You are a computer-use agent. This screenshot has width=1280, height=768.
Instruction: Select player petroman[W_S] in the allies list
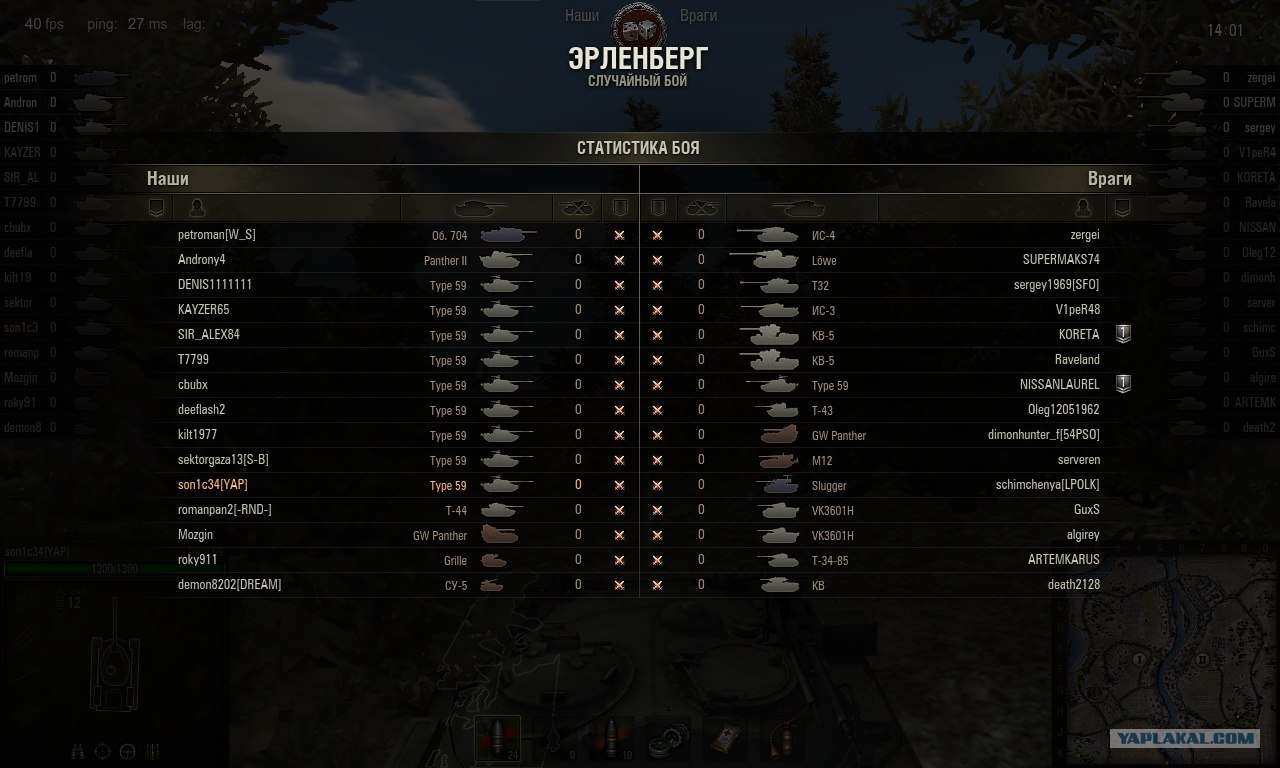coord(216,235)
